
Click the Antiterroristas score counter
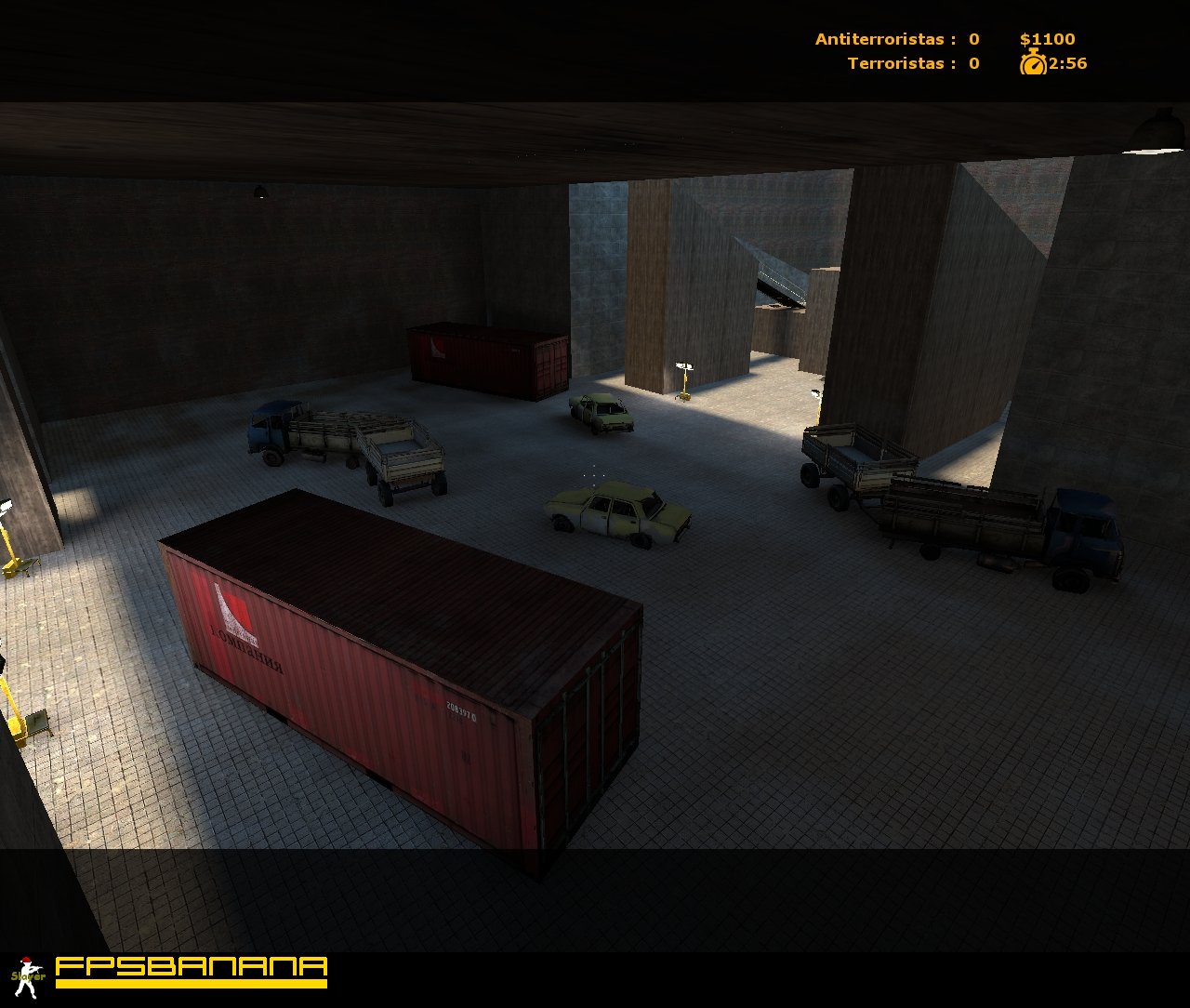pyautogui.click(x=897, y=39)
